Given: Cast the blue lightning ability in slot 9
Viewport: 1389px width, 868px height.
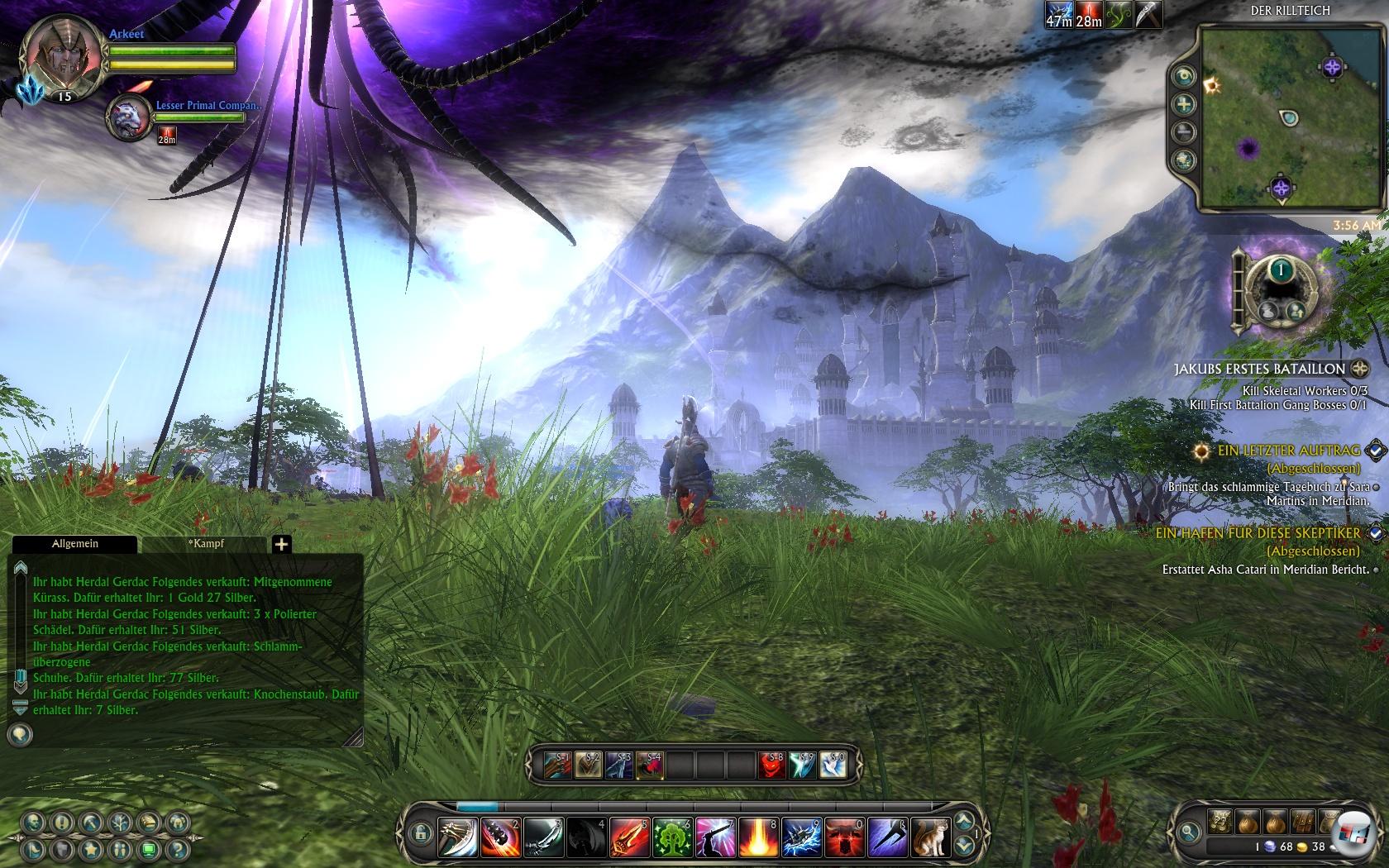Looking at the screenshot, I should click(x=801, y=837).
